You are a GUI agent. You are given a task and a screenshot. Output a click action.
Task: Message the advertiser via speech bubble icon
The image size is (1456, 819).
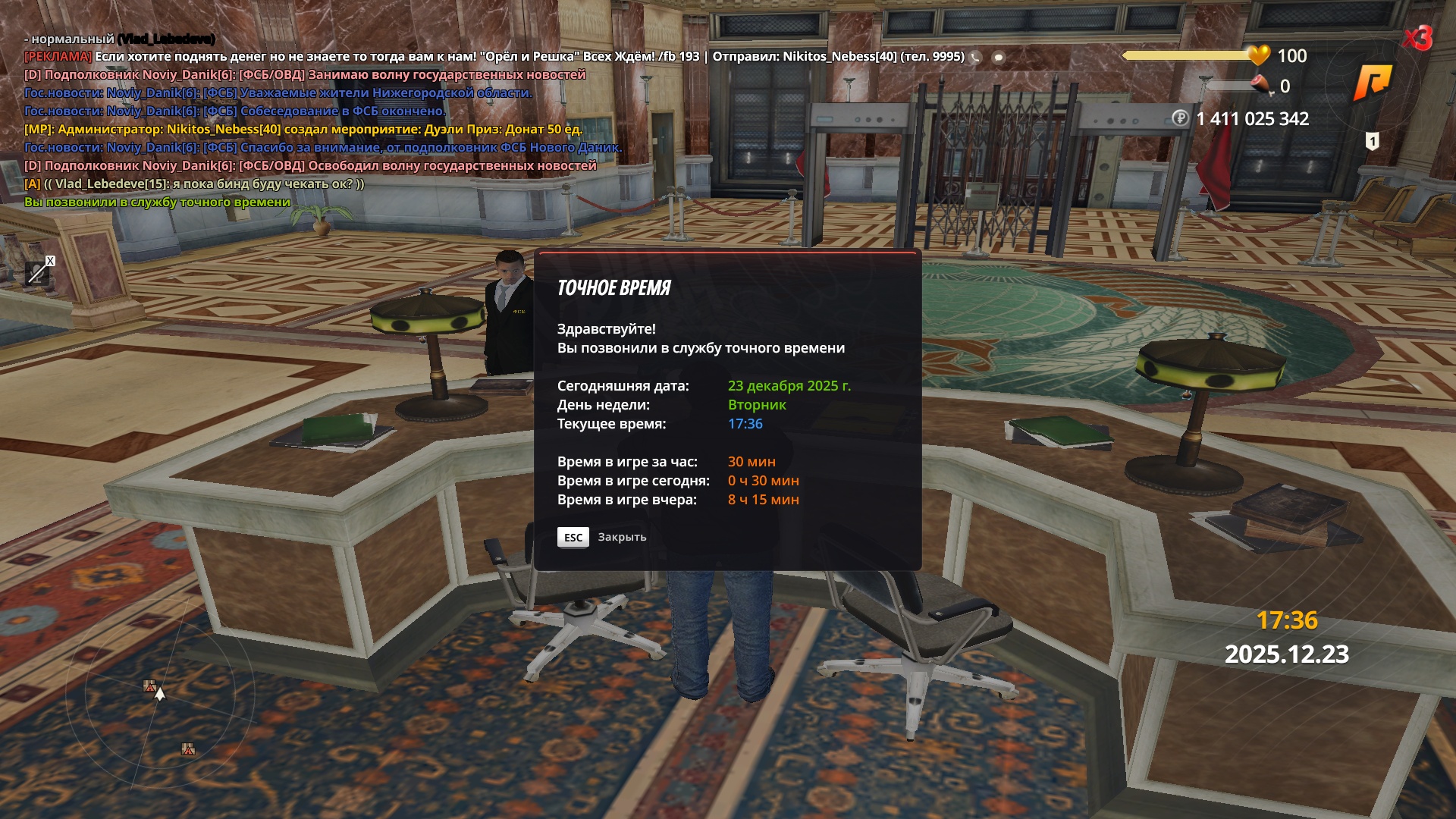pyautogui.click(x=999, y=57)
